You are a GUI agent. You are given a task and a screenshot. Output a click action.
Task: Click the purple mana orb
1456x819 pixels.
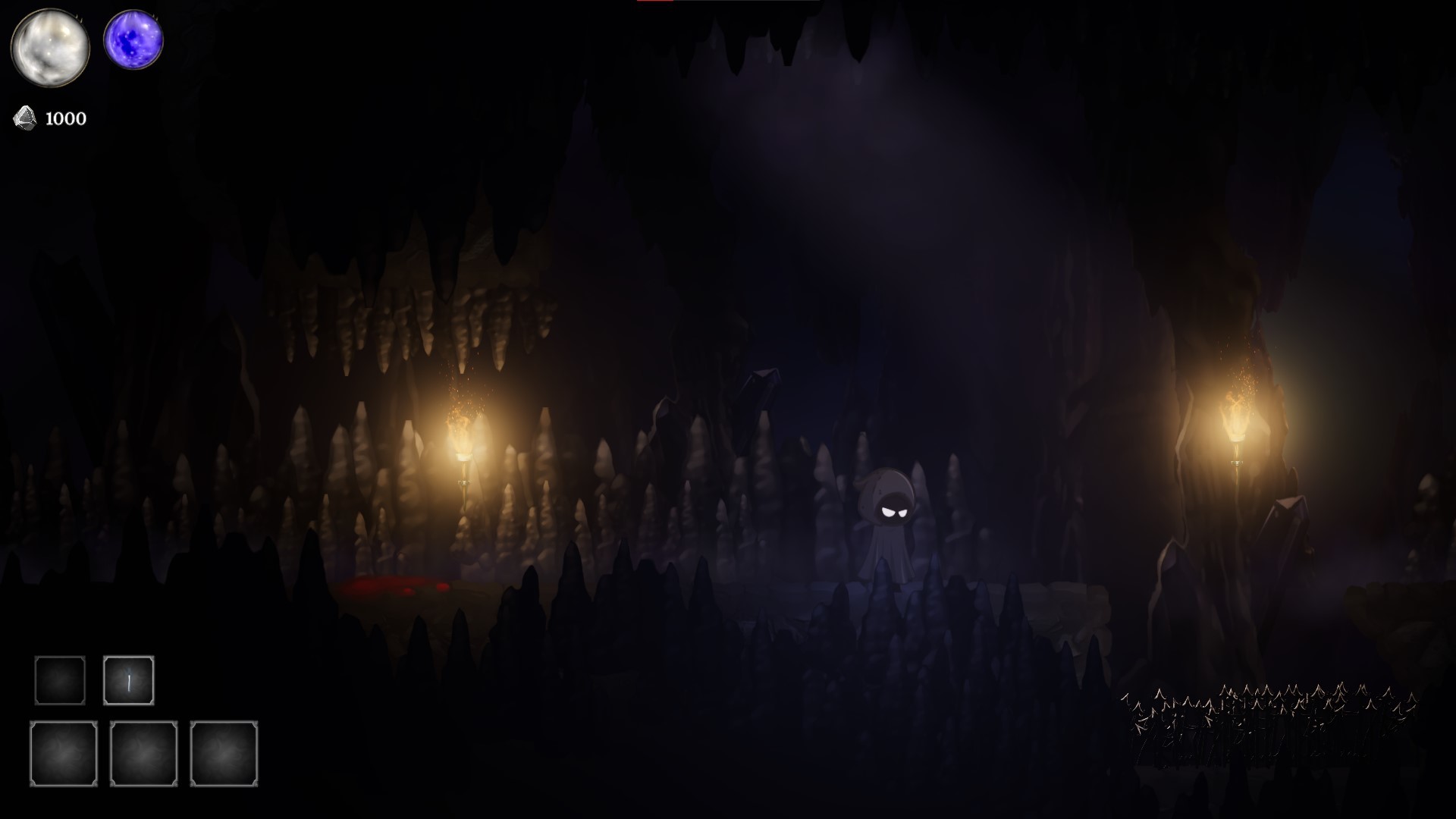point(133,39)
